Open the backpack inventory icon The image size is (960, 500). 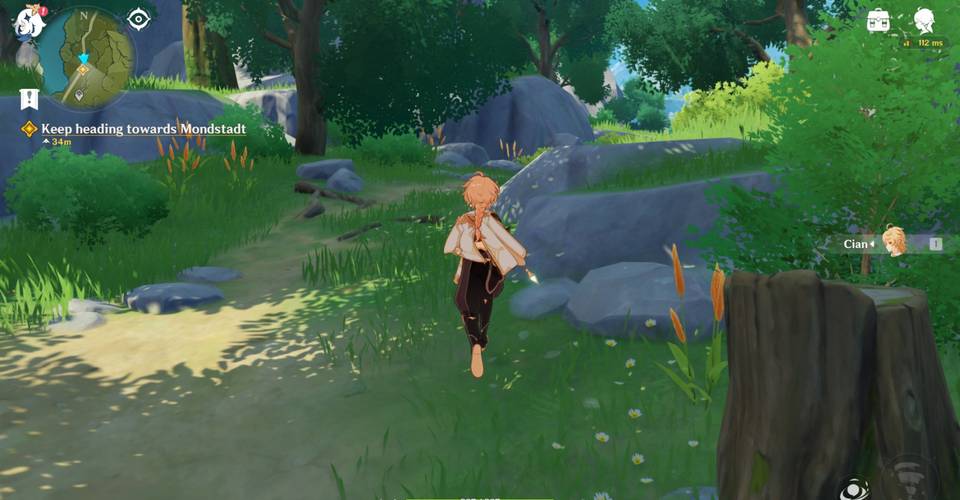click(879, 19)
